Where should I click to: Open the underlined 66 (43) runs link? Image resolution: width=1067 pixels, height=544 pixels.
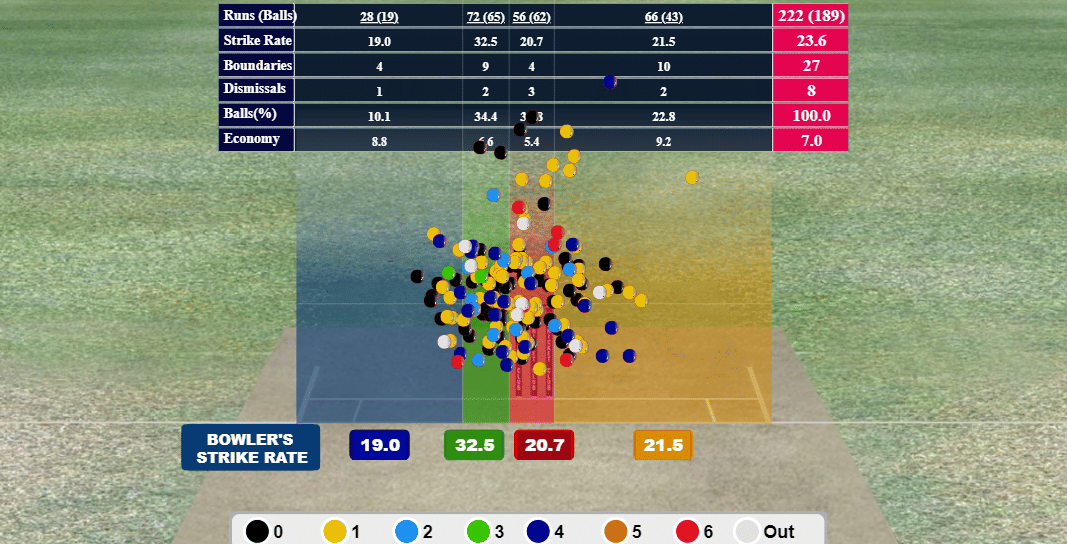tap(663, 16)
